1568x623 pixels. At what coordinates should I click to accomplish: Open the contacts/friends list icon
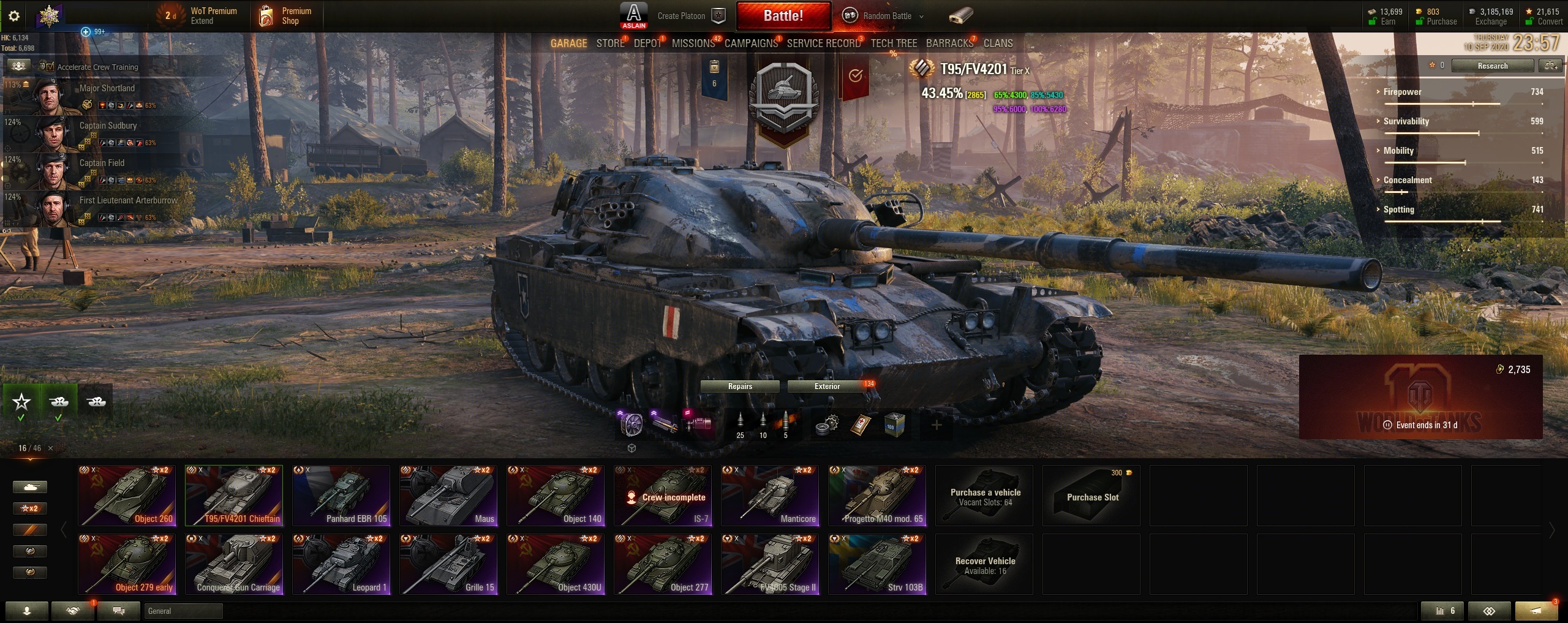pos(27,611)
